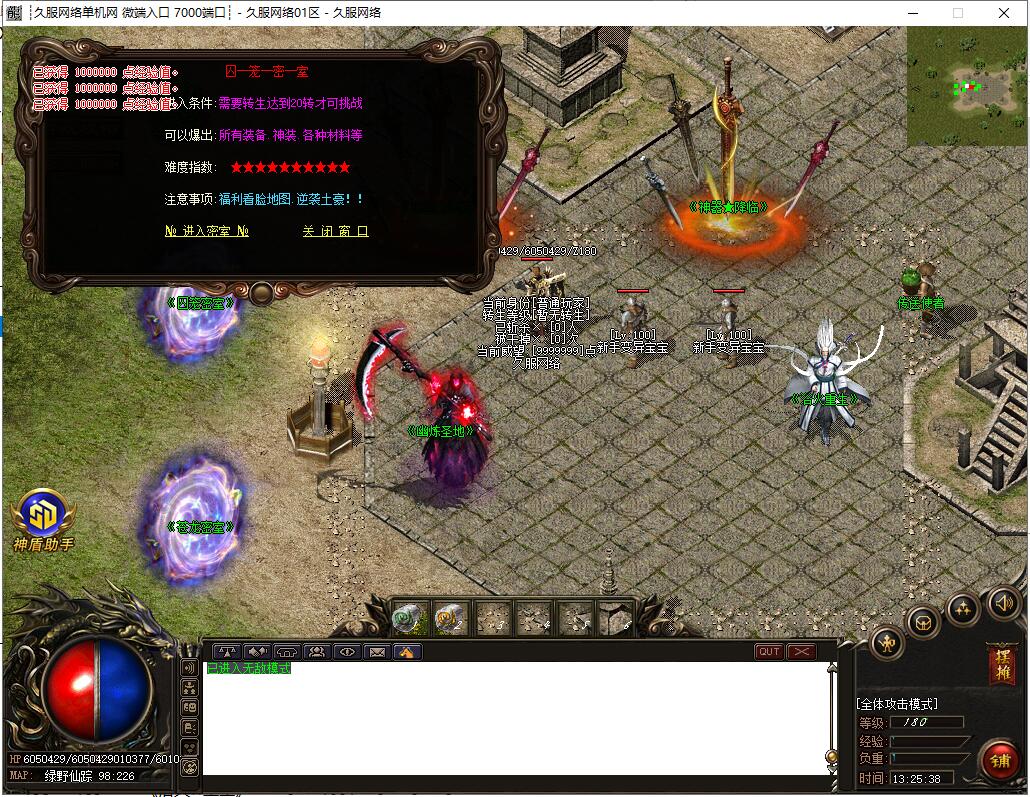Enter the secret chamber via 进入密室 link

tap(207, 231)
